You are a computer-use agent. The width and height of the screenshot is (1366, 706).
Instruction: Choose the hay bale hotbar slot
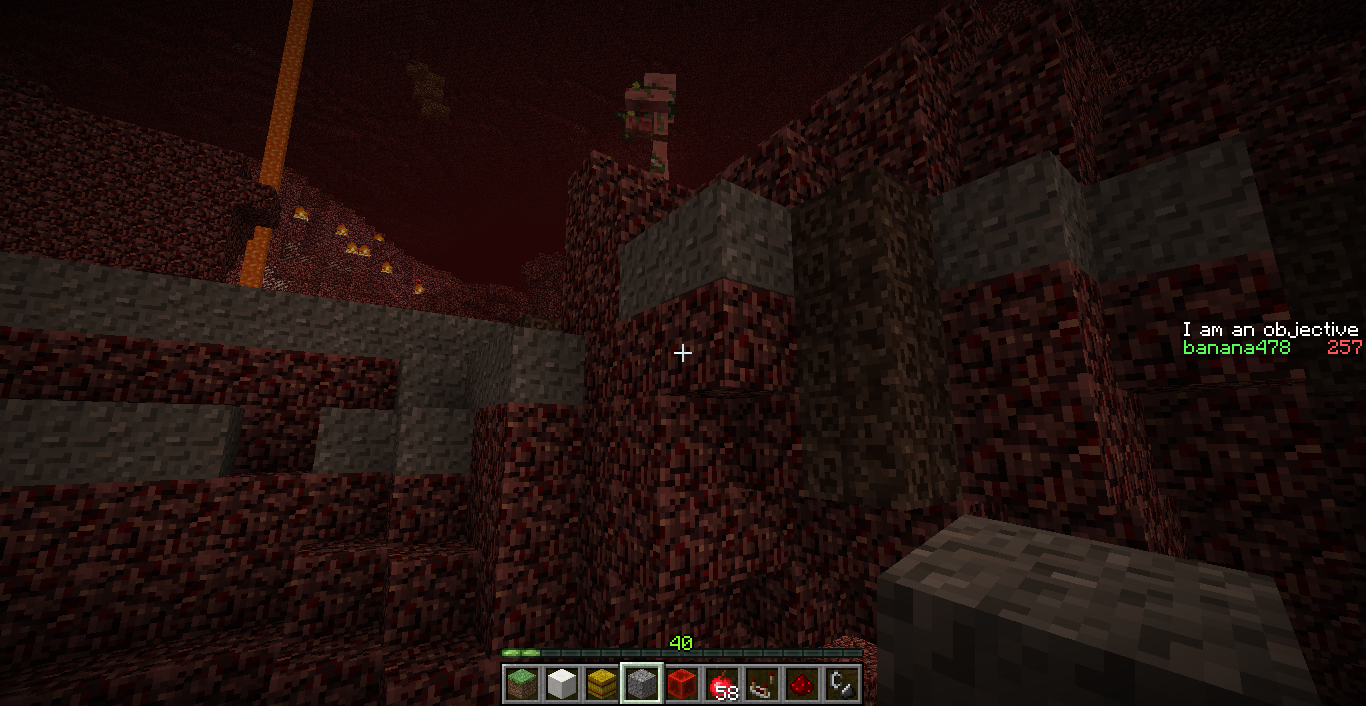point(602,684)
